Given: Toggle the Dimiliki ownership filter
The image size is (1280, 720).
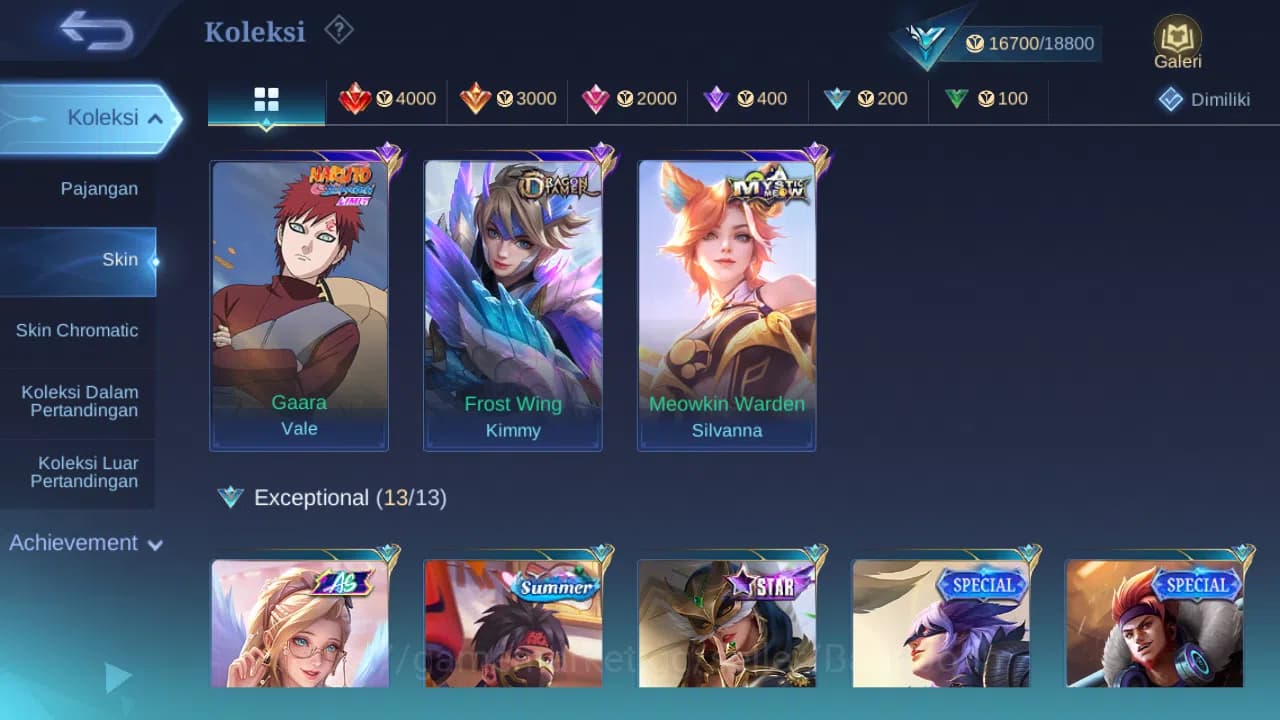Looking at the screenshot, I should click(x=1201, y=99).
